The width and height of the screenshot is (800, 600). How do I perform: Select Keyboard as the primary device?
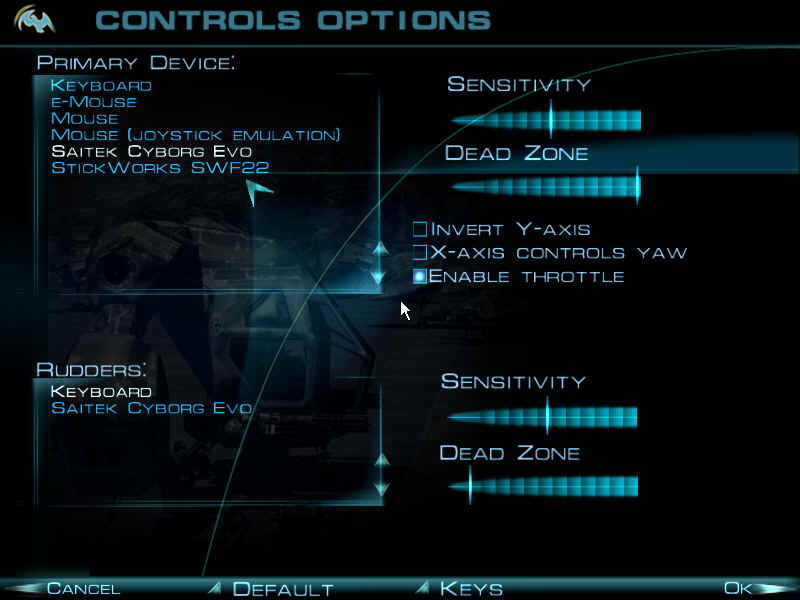pos(101,86)
